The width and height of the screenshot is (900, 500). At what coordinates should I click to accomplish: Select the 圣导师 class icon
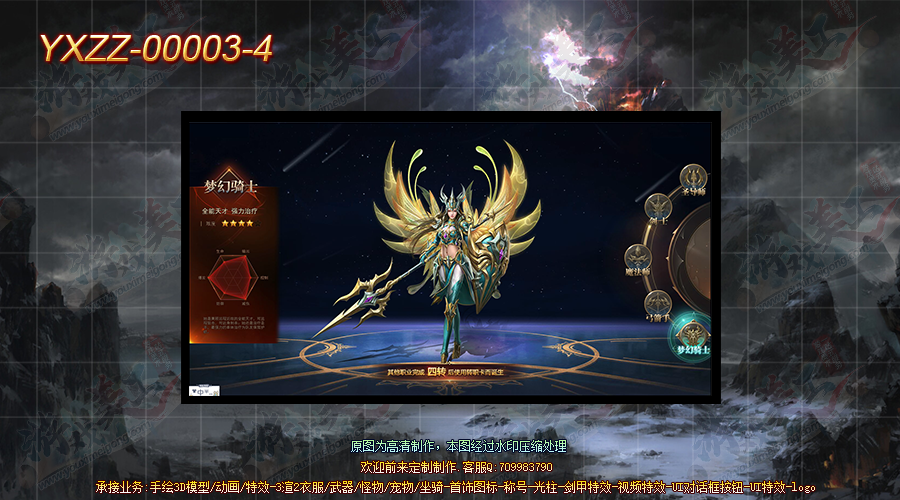[x=693, y=179]
